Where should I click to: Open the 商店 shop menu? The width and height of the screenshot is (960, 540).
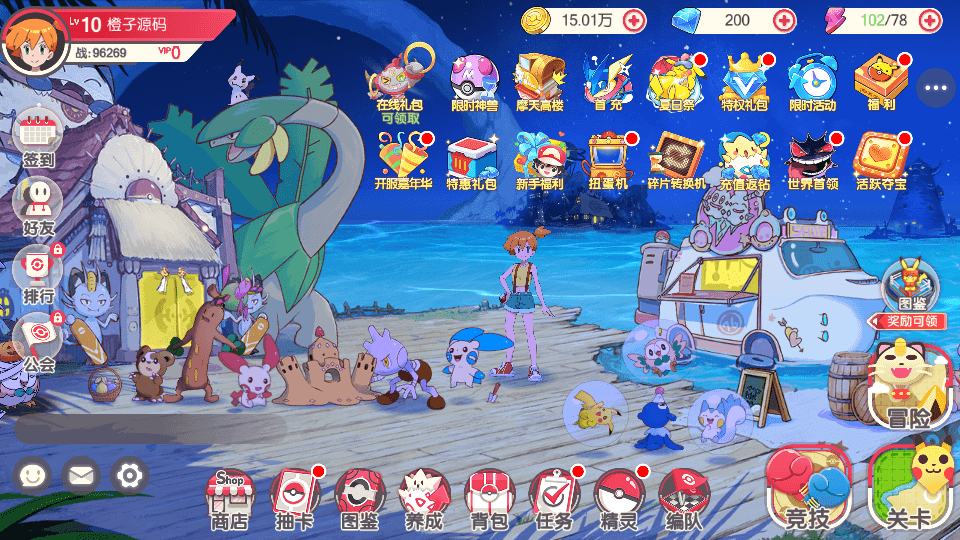pyautogui.click(x=228, y=497)
